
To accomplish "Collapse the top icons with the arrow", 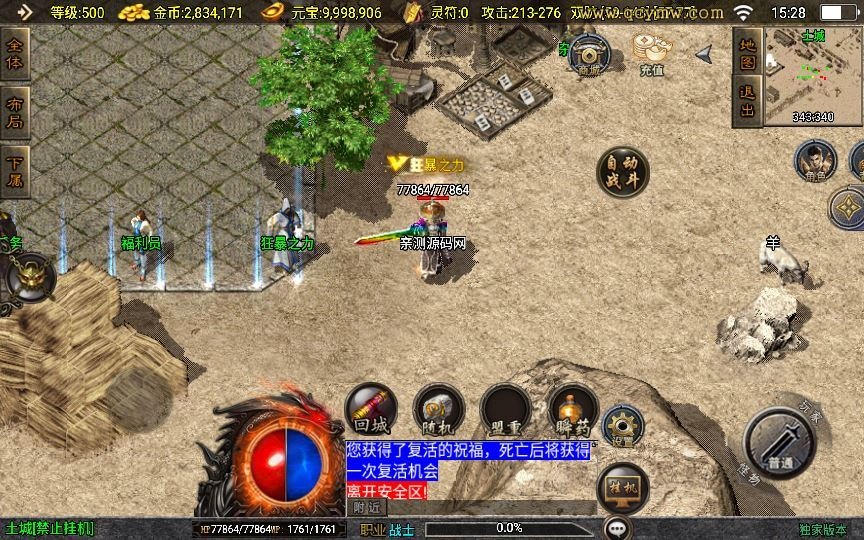I will (x=704, y=52).
